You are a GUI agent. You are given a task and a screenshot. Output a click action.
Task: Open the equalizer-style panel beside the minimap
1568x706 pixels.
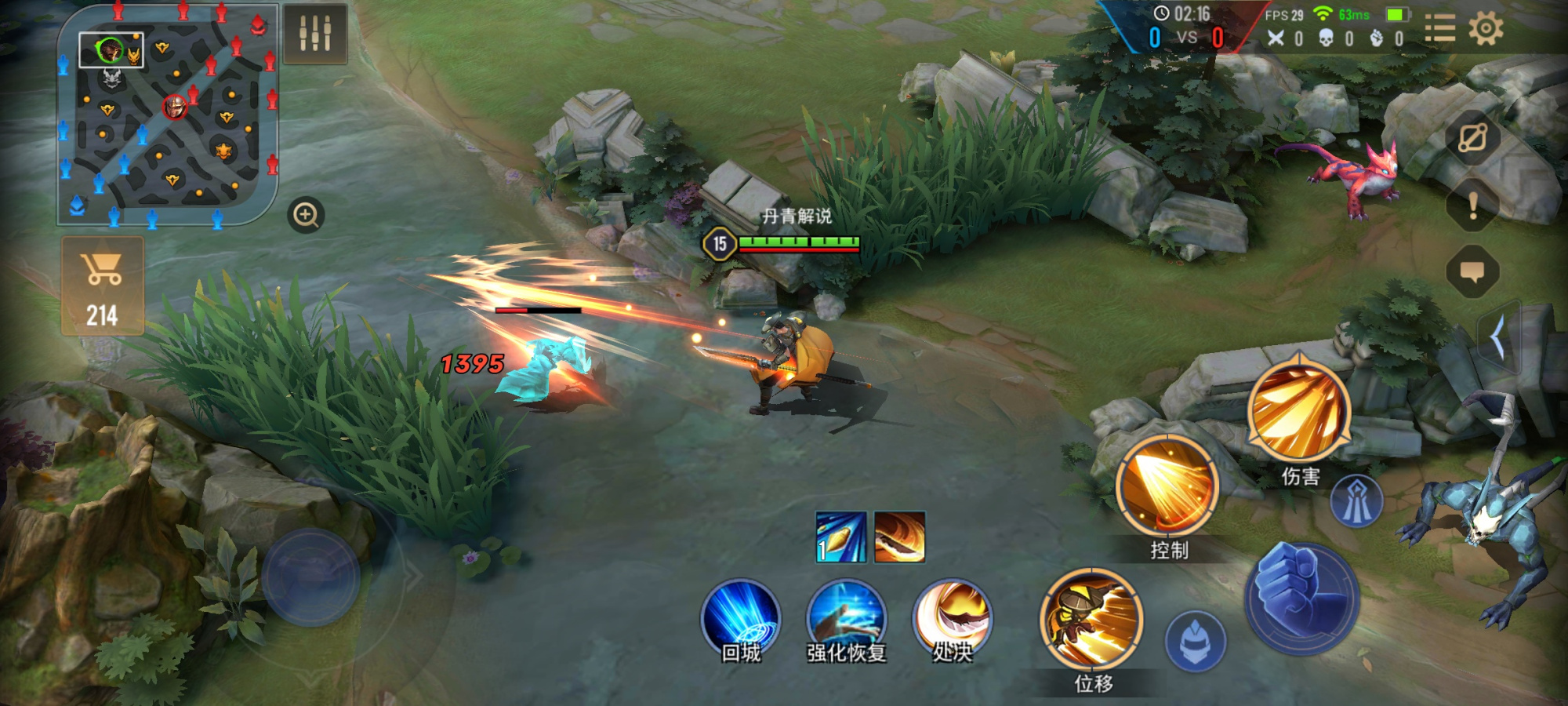(x=315, y=34)
